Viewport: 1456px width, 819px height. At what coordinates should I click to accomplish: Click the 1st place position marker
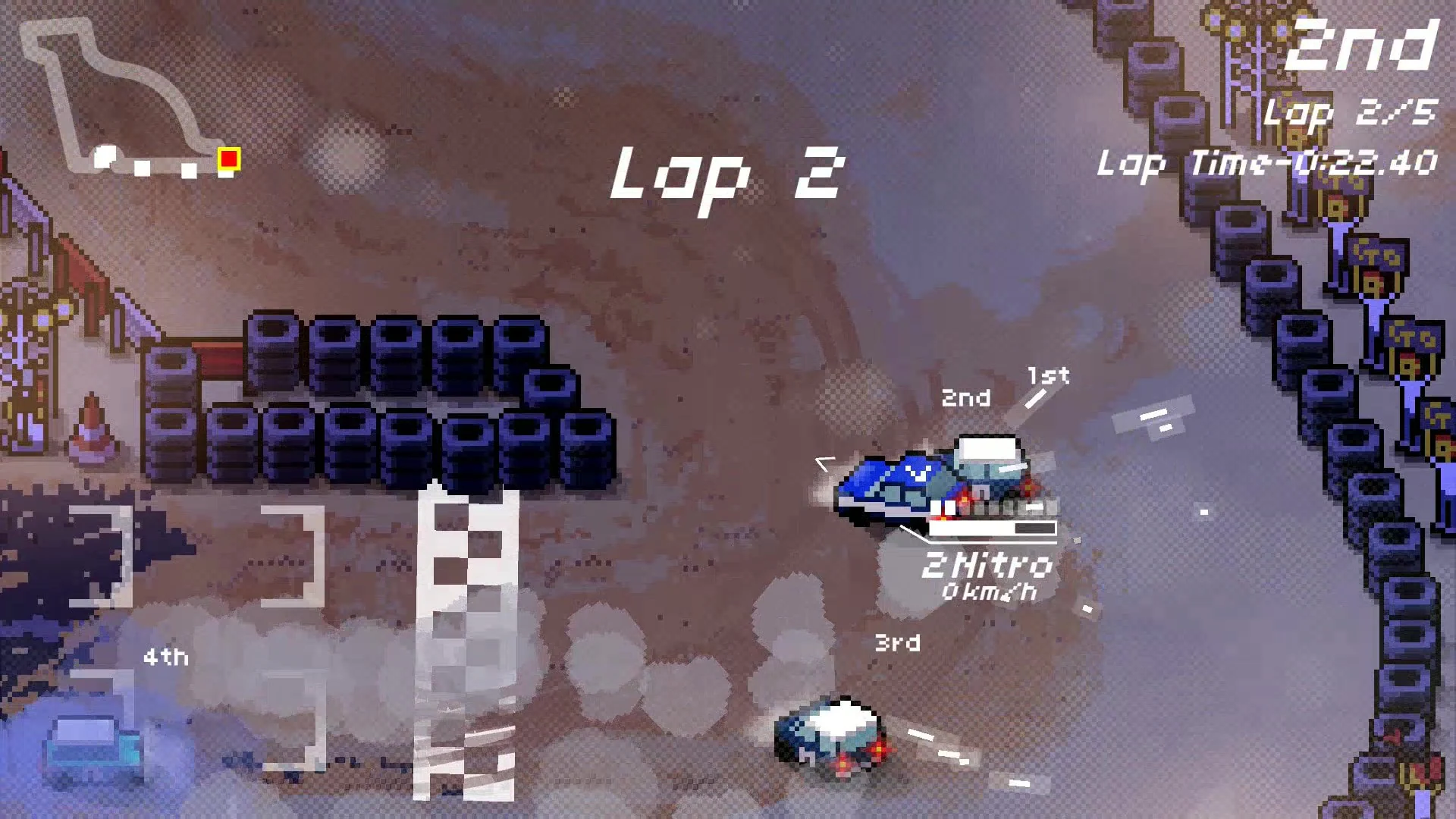(1049, 375)
